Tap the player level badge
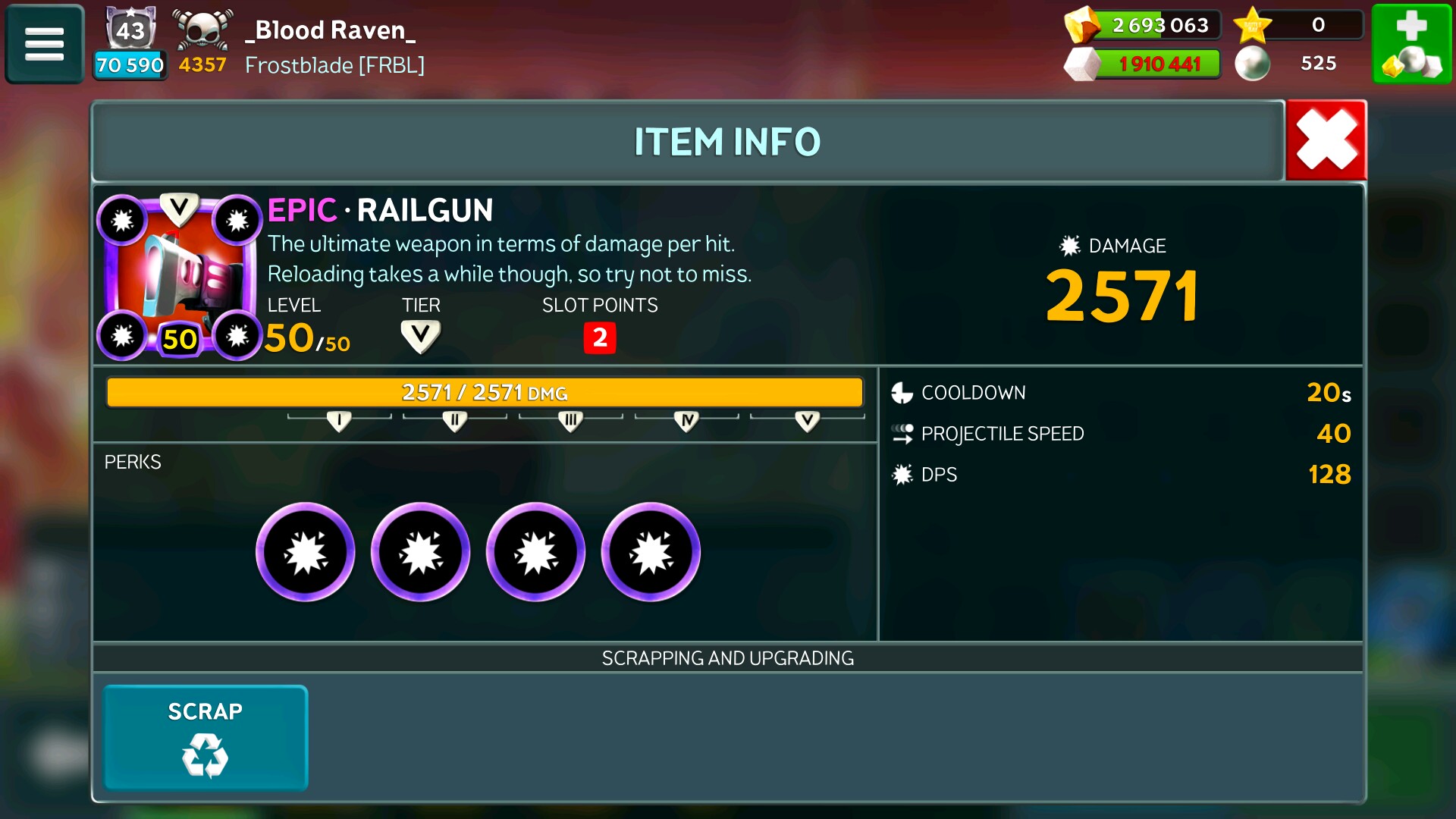Viewport: 1456px width, 819px height. (130, 30)
